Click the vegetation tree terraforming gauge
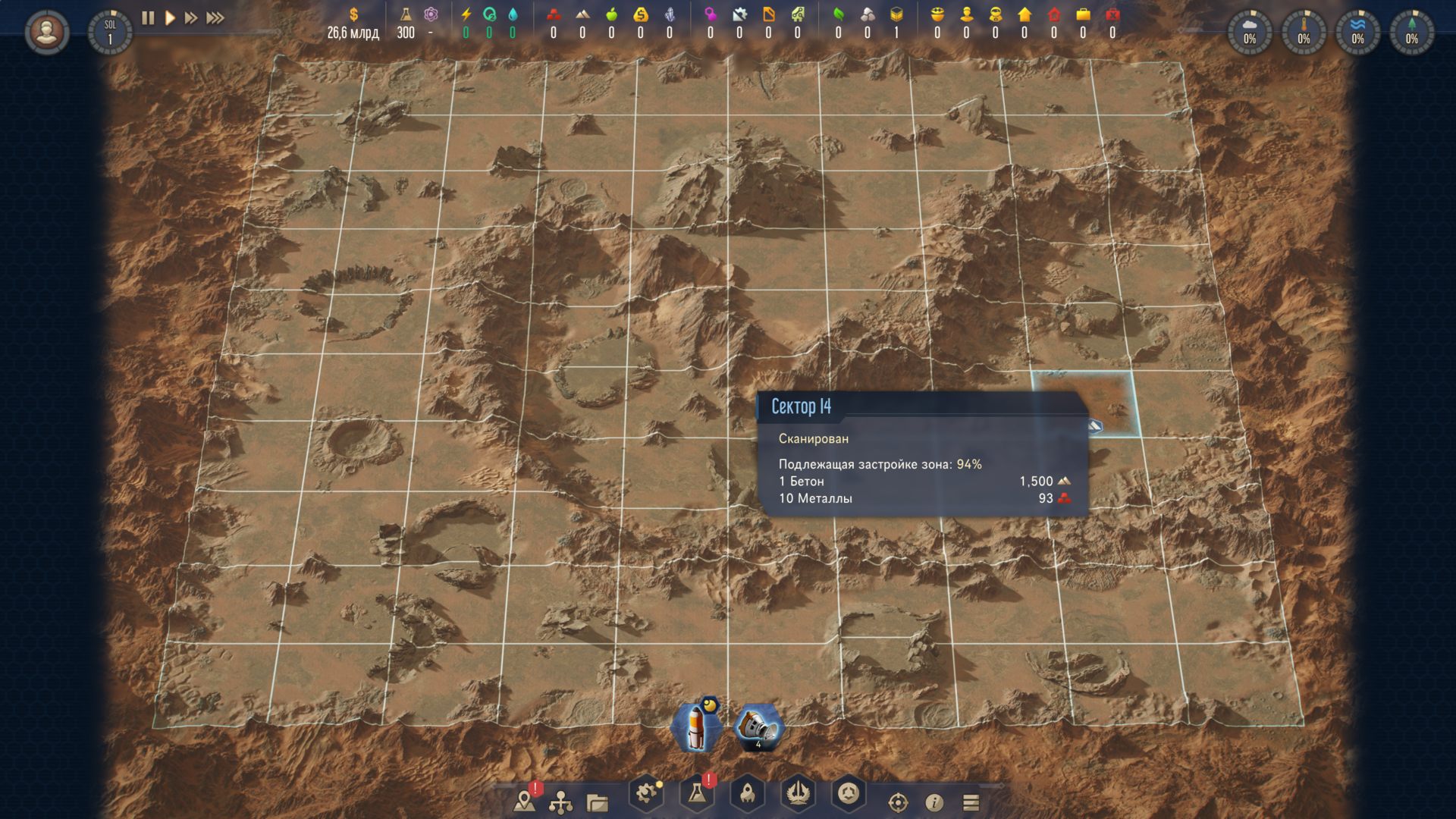The image size is (1456, 819). click(1411, 33)
